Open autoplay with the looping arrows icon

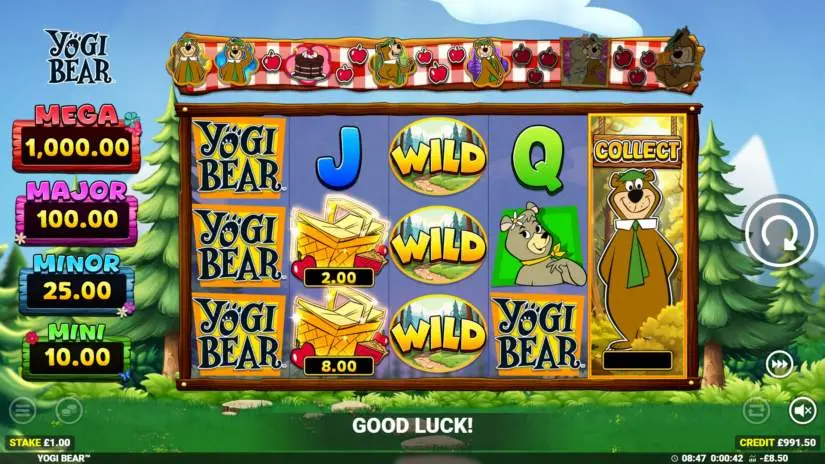757,408
